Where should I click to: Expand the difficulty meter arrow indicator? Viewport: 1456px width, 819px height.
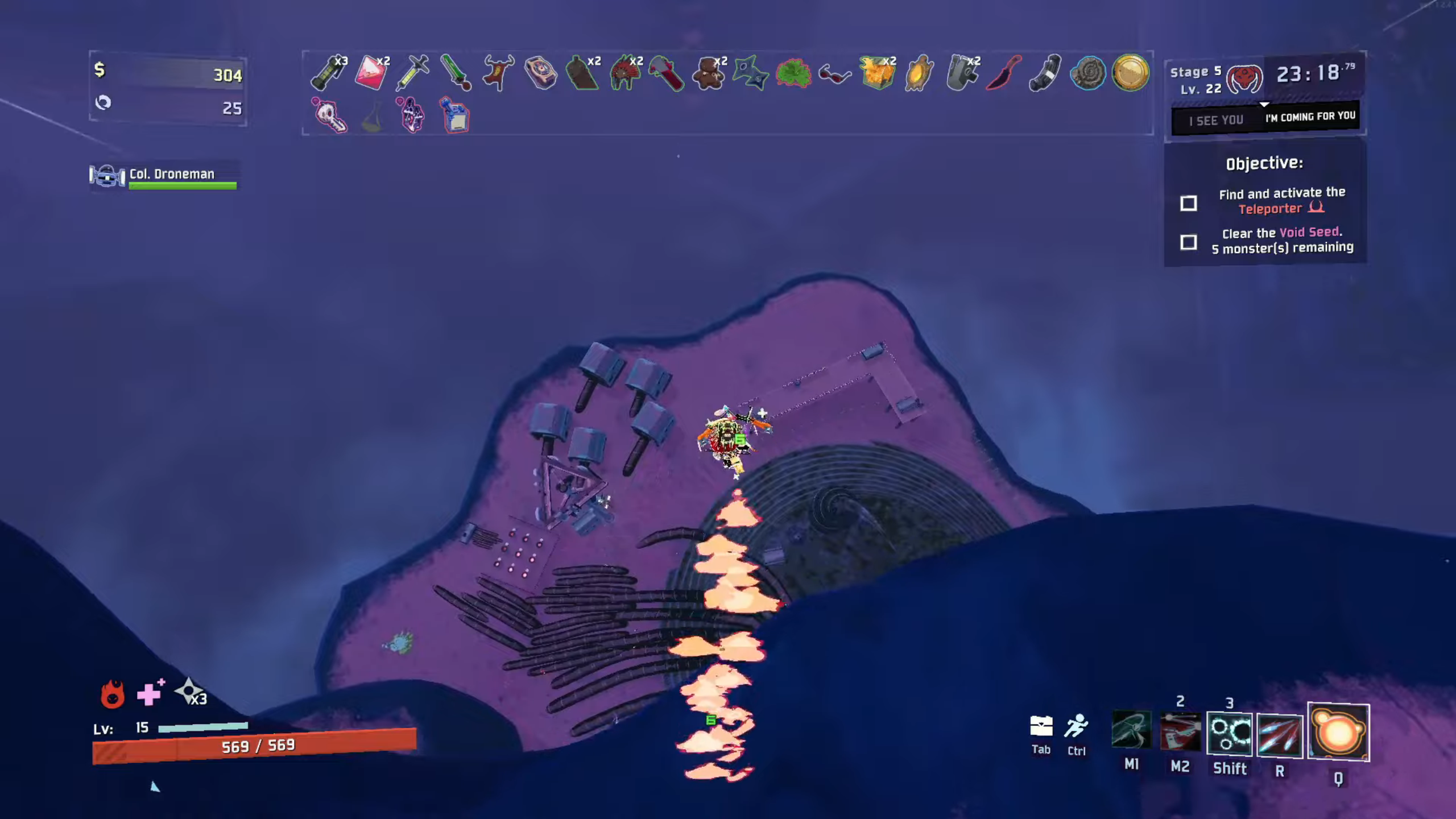1265,105
